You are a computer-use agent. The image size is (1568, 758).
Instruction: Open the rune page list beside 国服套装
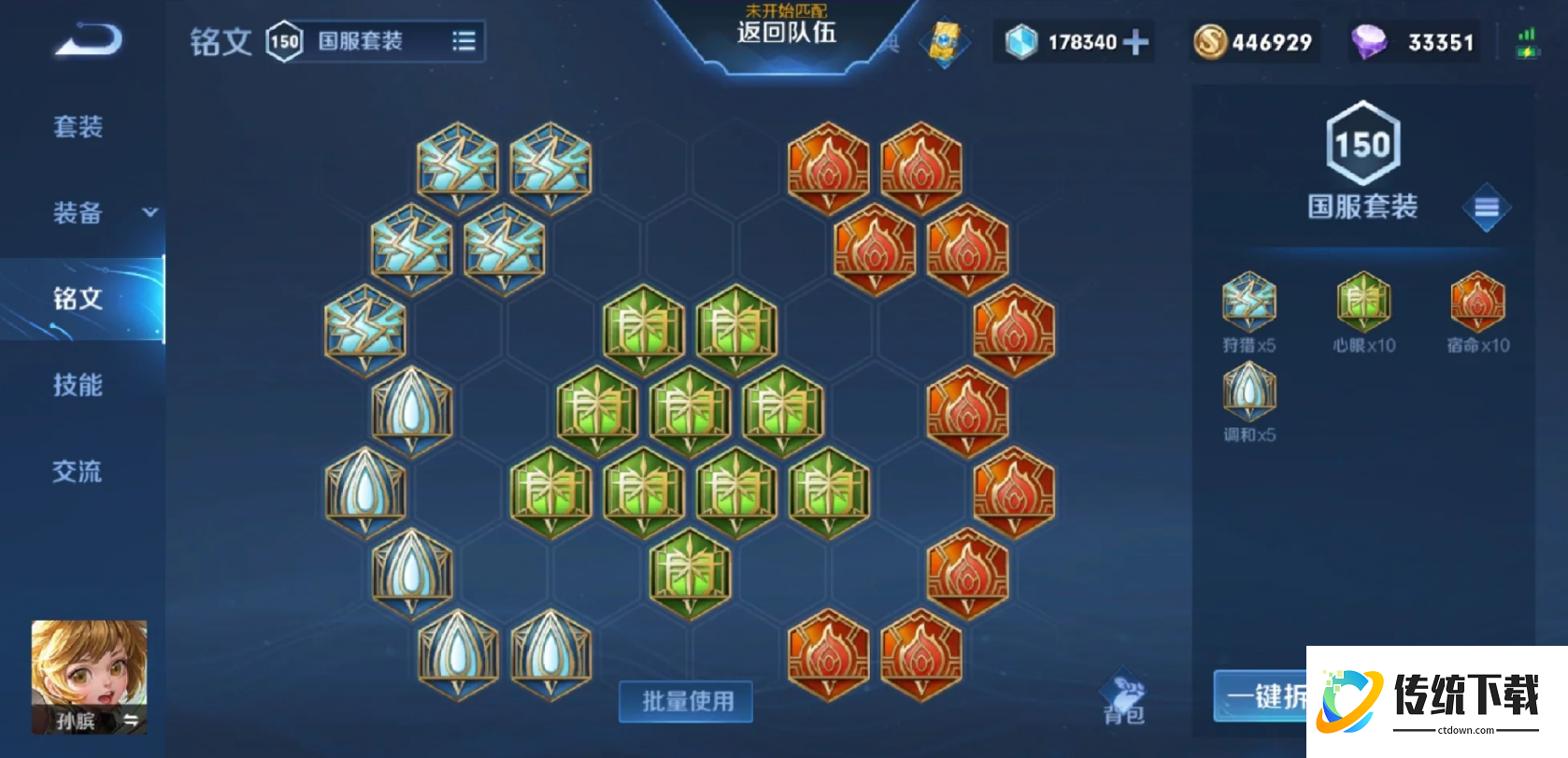tap(463, 41)
